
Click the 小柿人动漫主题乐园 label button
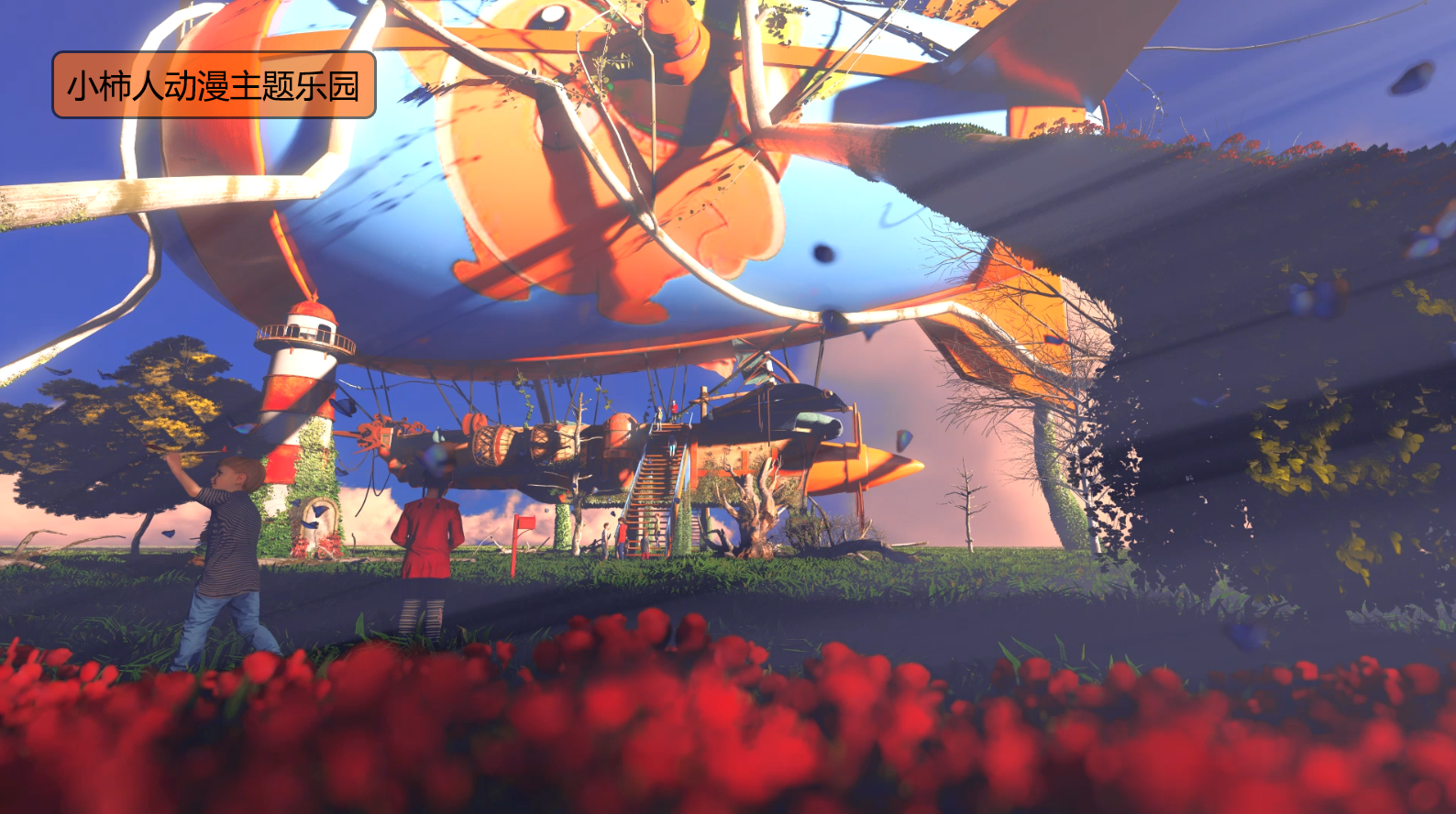214,85
